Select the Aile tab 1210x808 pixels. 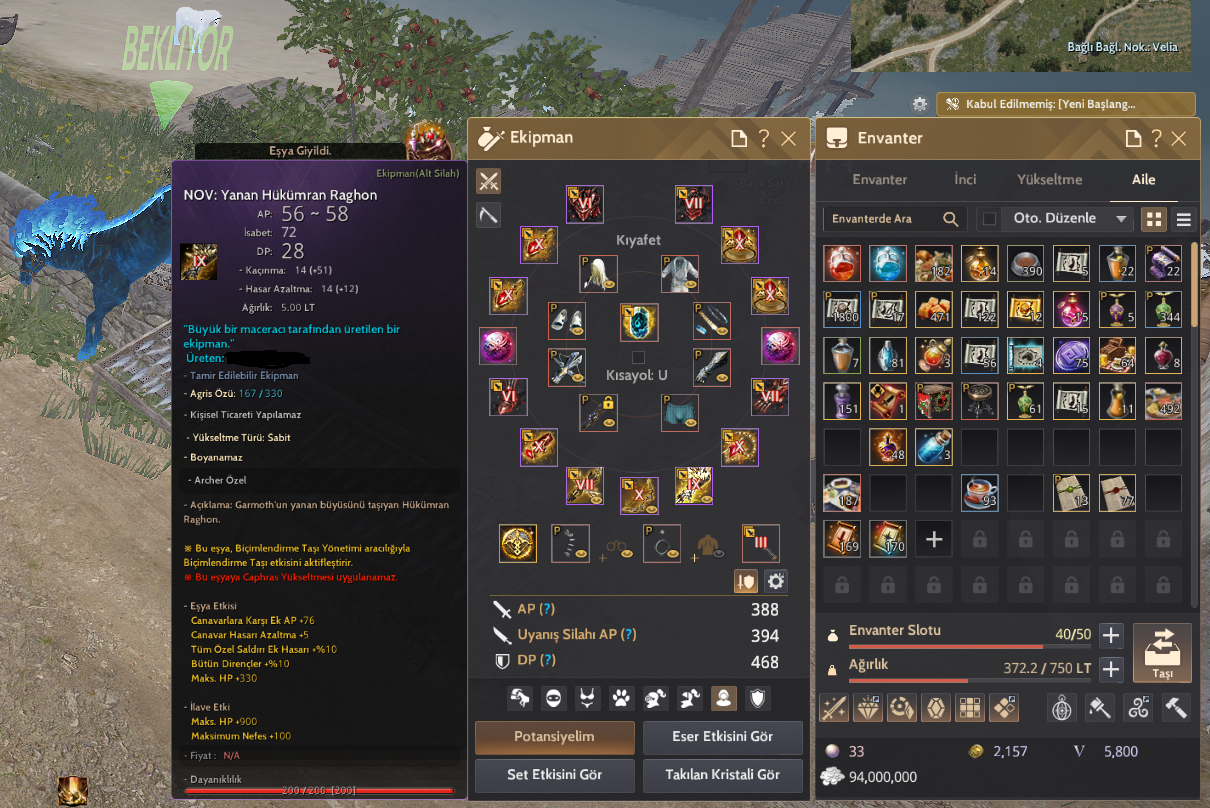[x=1143, y=180]
